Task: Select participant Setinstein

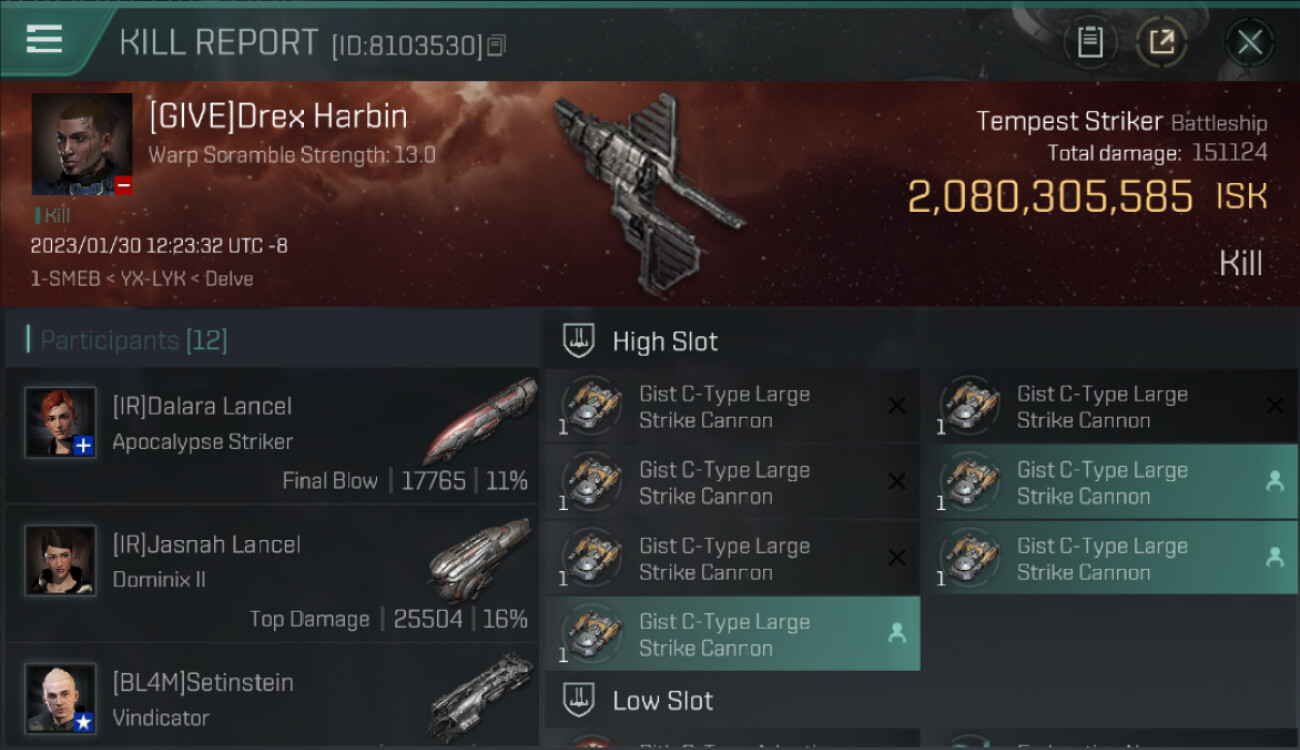Action: [272, 700]
